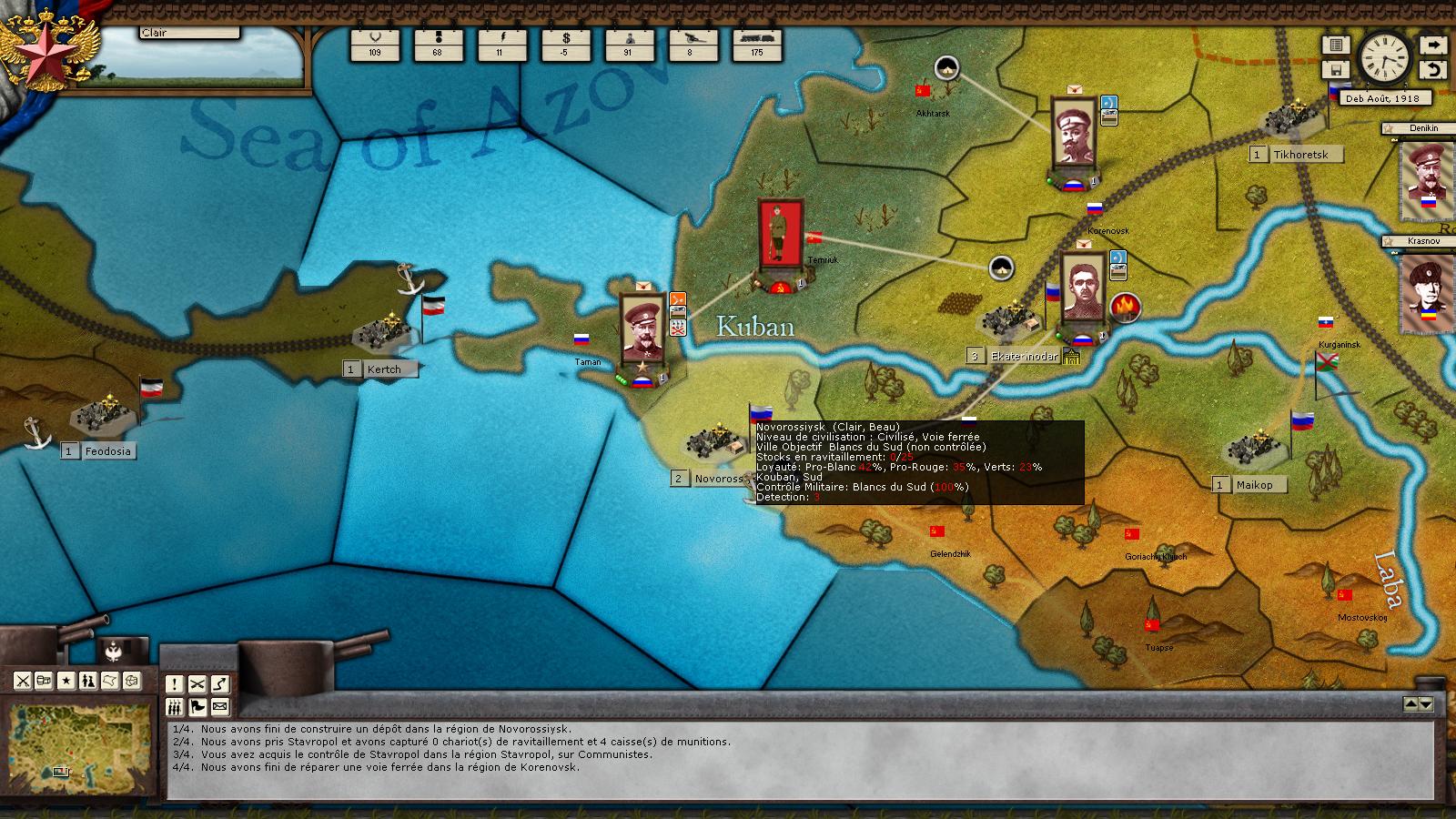This screenshot has width=1456, height=819.
Task: Choose the star map filter button
Action: pos(66,680)
